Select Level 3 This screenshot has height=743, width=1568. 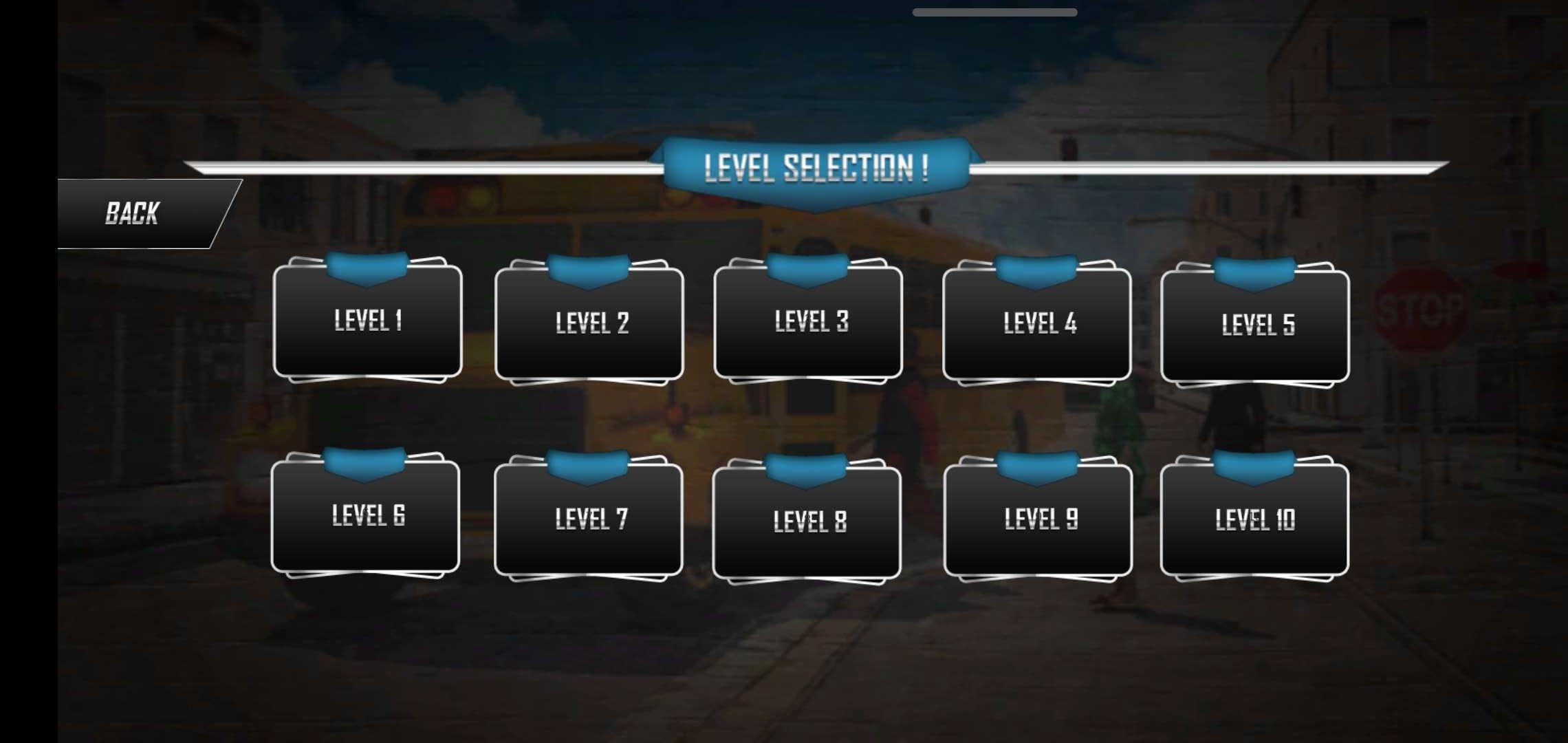[x=810, y=320]
